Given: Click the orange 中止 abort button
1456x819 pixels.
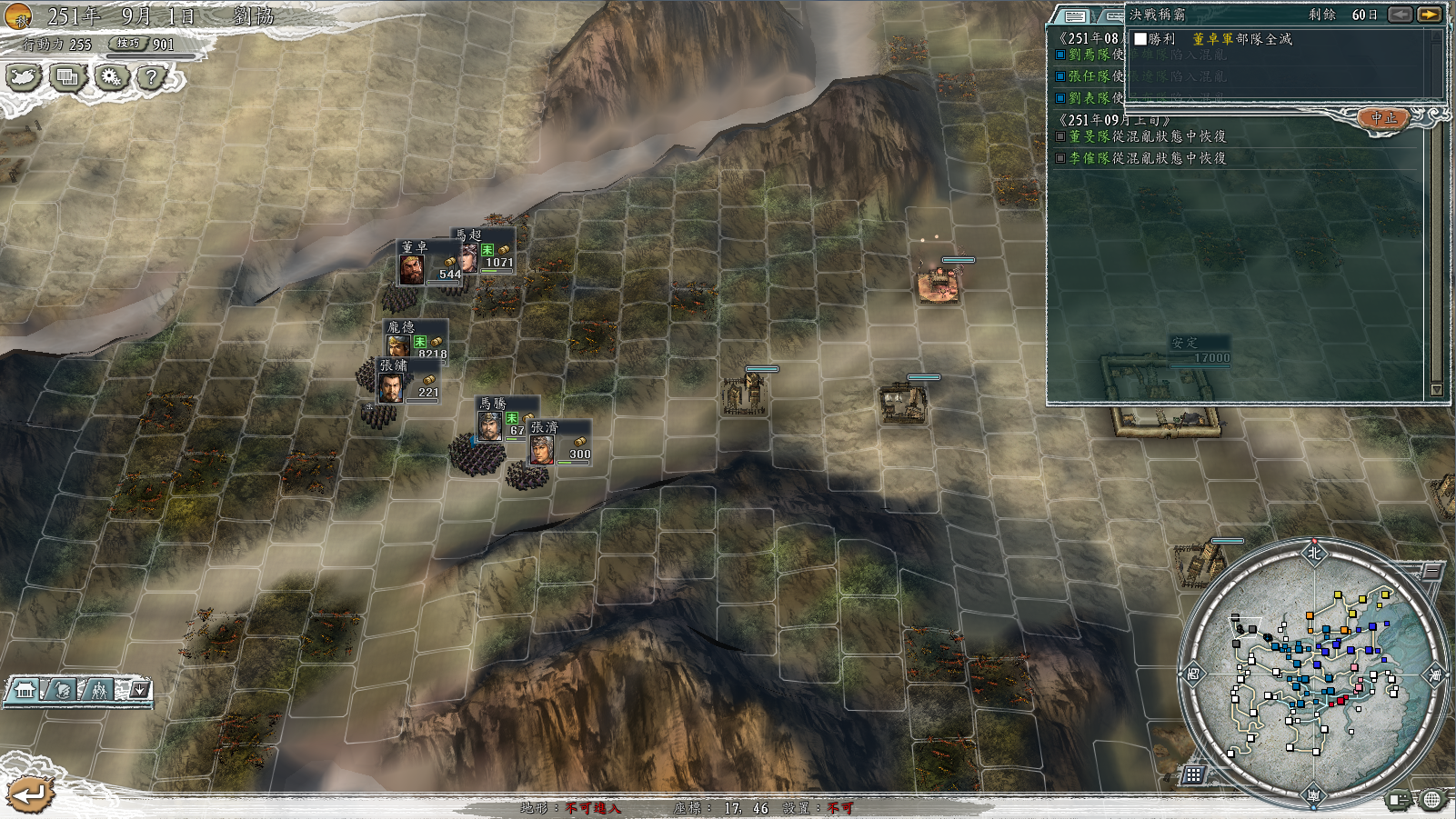Looking at the screenshot, I should (x=1382, y=118).
